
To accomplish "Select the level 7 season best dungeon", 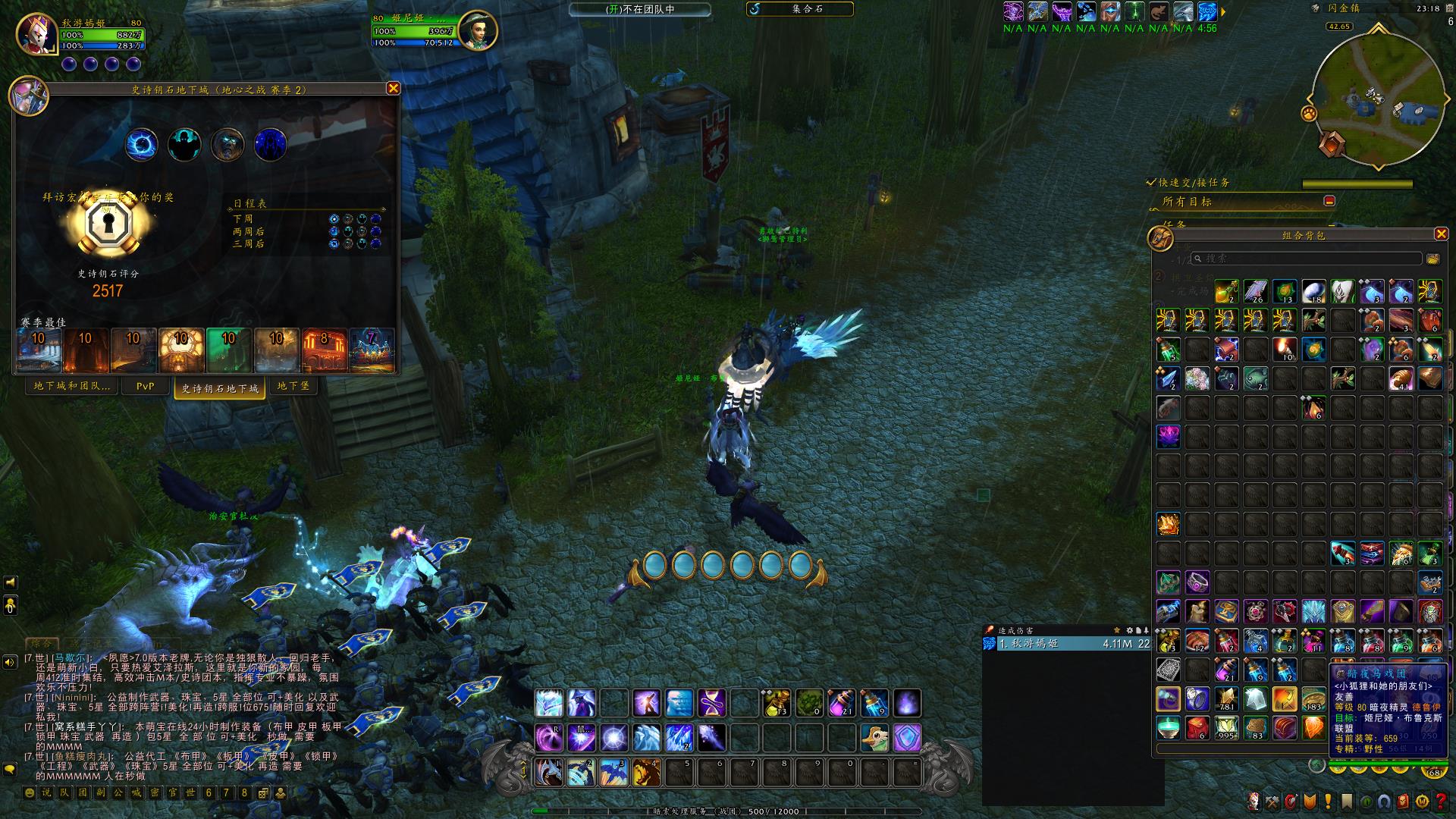I will pos(372,350).
